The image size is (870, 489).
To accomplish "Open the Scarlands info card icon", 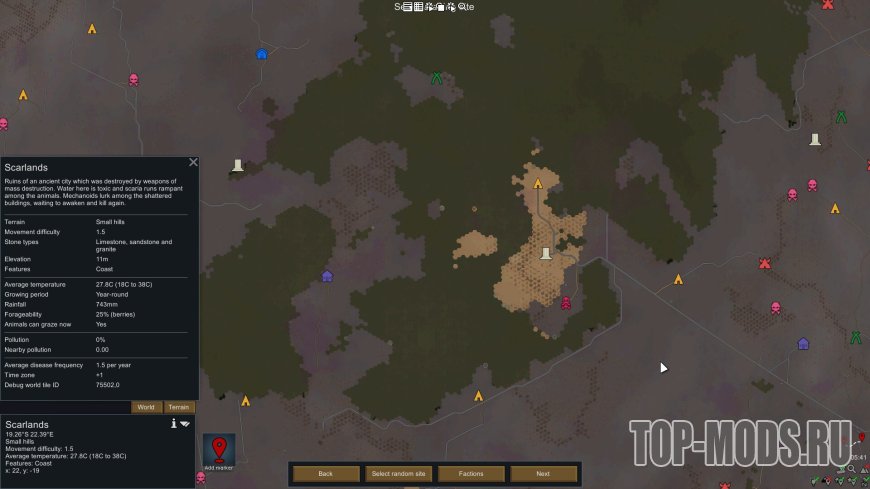I will [174, 424].
